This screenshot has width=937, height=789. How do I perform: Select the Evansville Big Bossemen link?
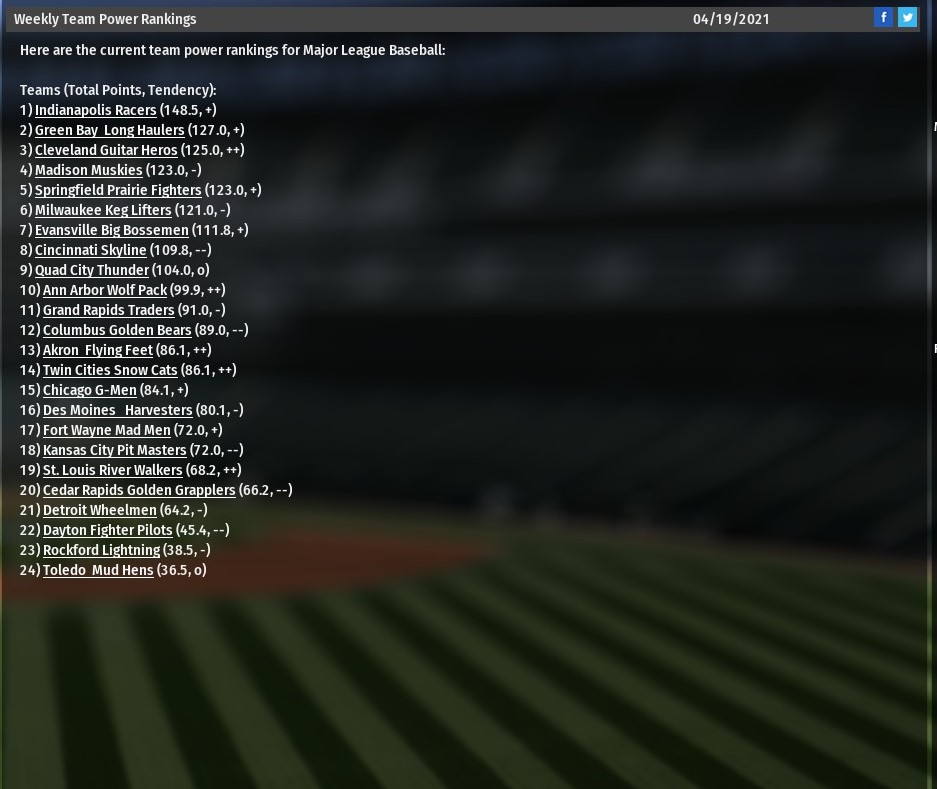(111, 230)
